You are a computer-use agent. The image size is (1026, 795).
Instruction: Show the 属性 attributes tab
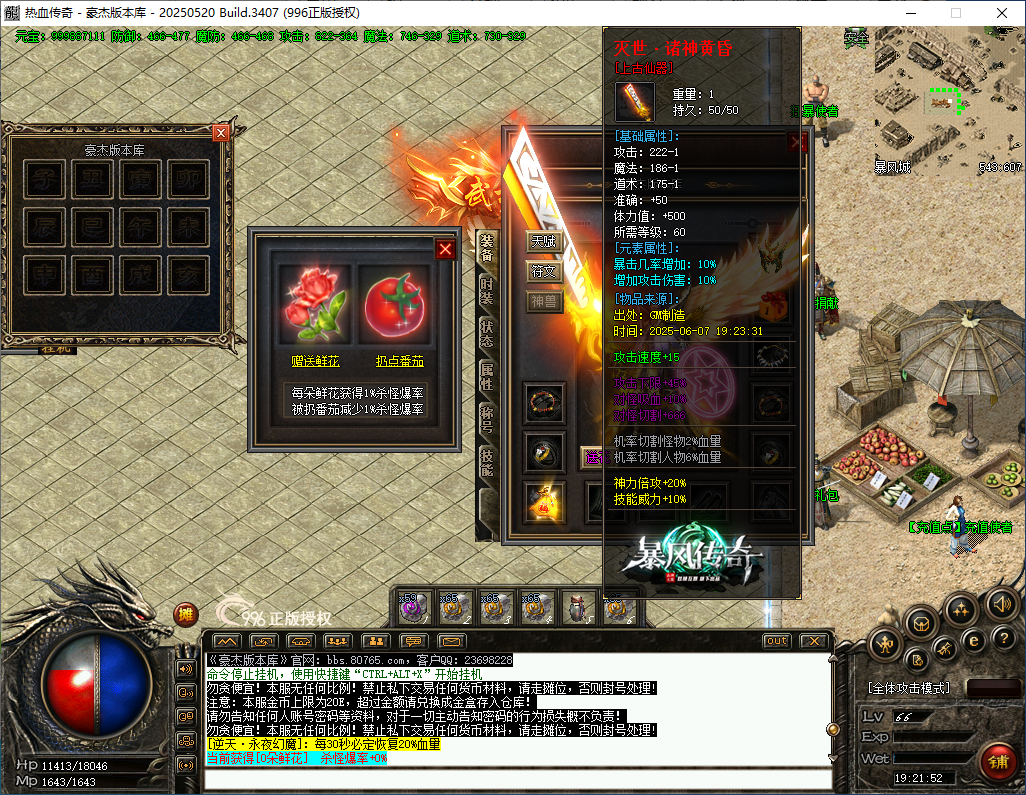click(x=487, y=377)
